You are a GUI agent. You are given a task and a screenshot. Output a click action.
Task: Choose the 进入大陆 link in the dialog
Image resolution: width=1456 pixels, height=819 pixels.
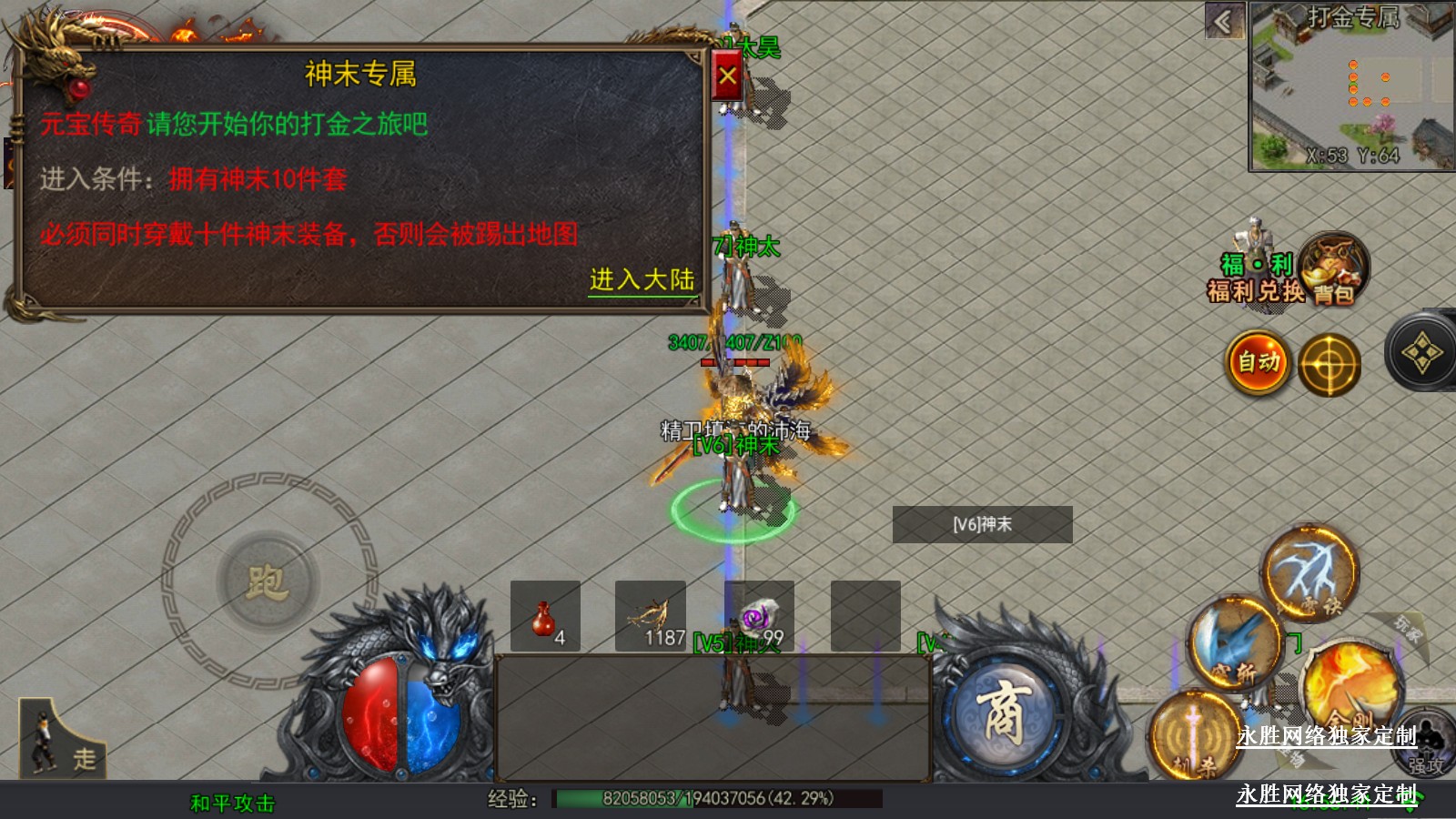[642, 279]
